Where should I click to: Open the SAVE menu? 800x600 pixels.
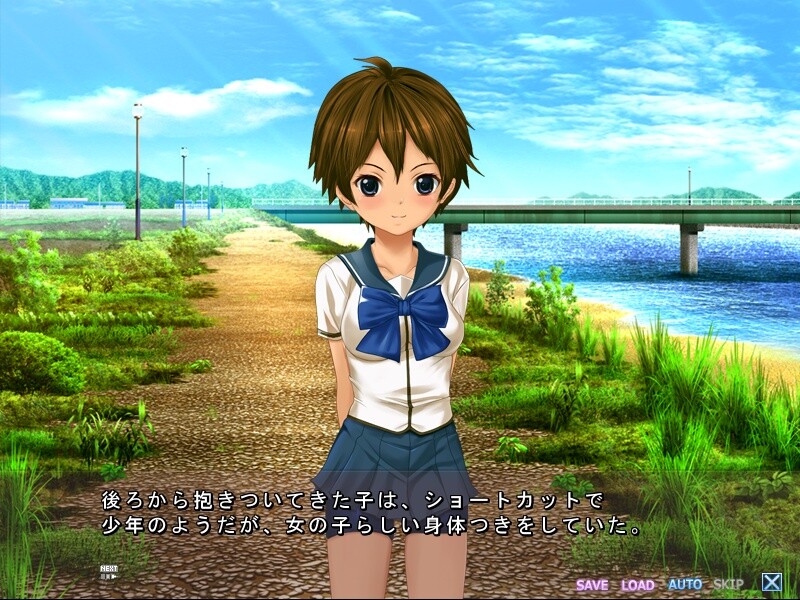592,584
